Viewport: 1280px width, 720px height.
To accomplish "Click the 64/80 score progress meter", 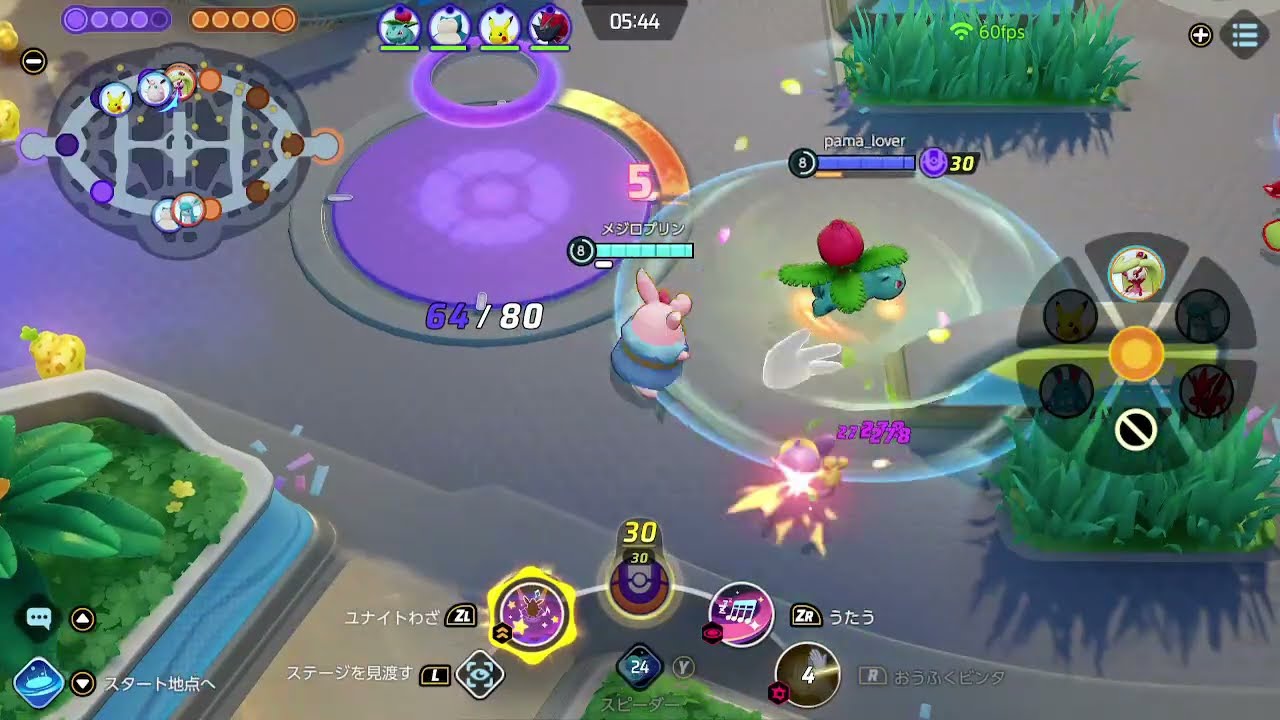I will [483, 317].
